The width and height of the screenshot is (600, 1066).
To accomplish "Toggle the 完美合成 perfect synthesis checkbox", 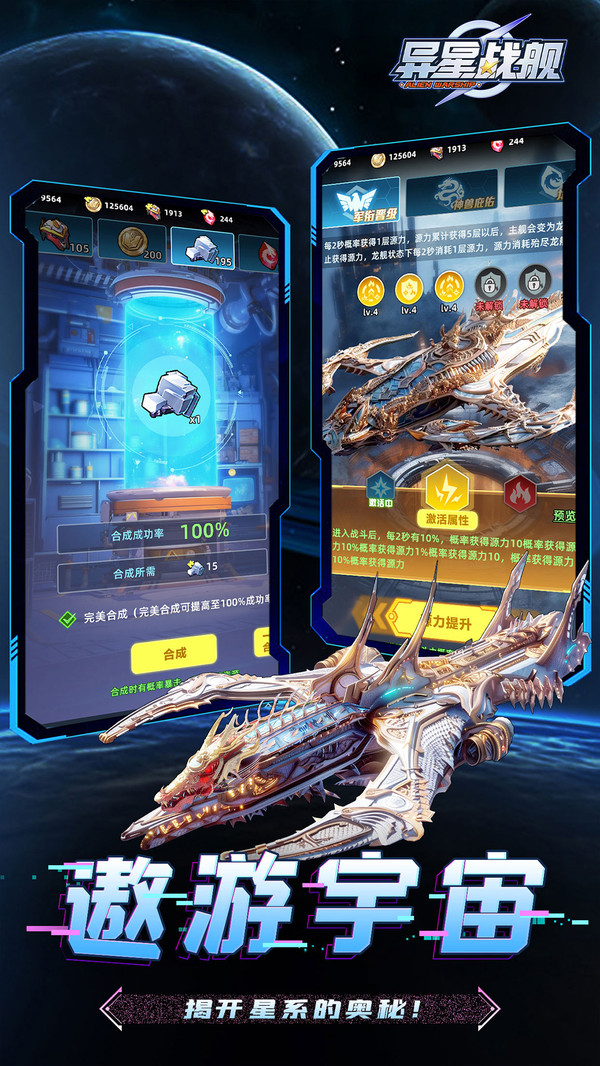I will pyautogui.click(x=68, y=618).
